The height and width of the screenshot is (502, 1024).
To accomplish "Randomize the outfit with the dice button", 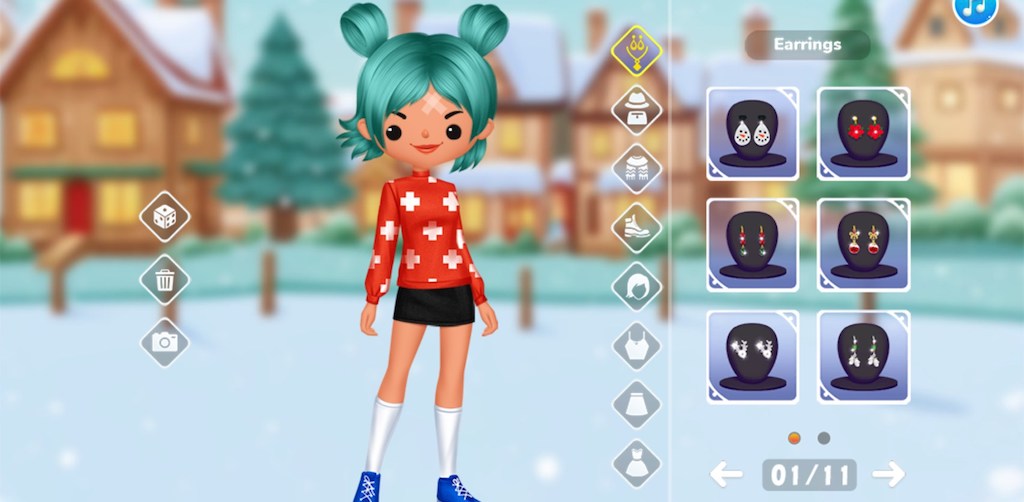I will click(164, 217).
